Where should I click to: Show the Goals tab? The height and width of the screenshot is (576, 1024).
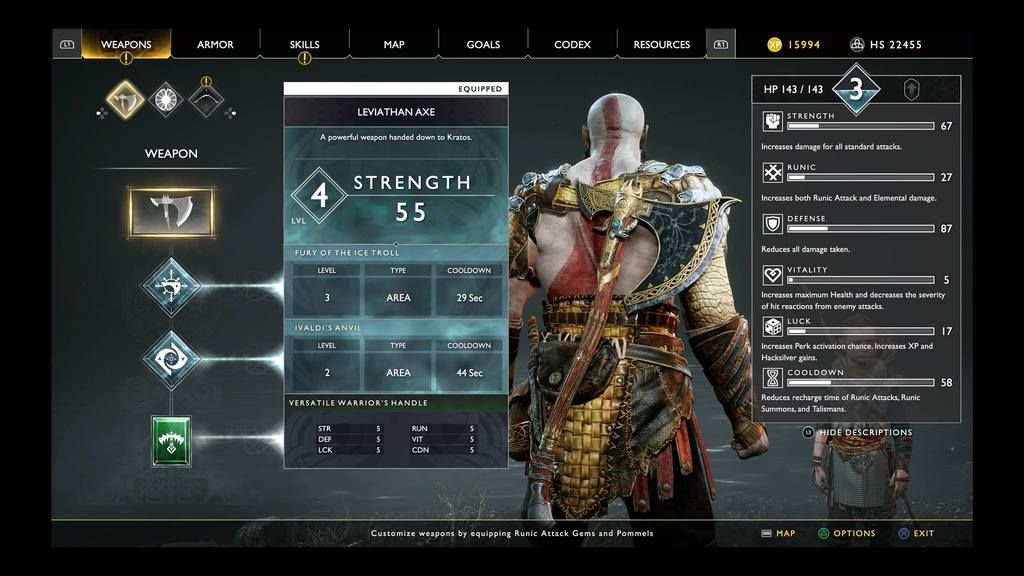coord(483,44)
